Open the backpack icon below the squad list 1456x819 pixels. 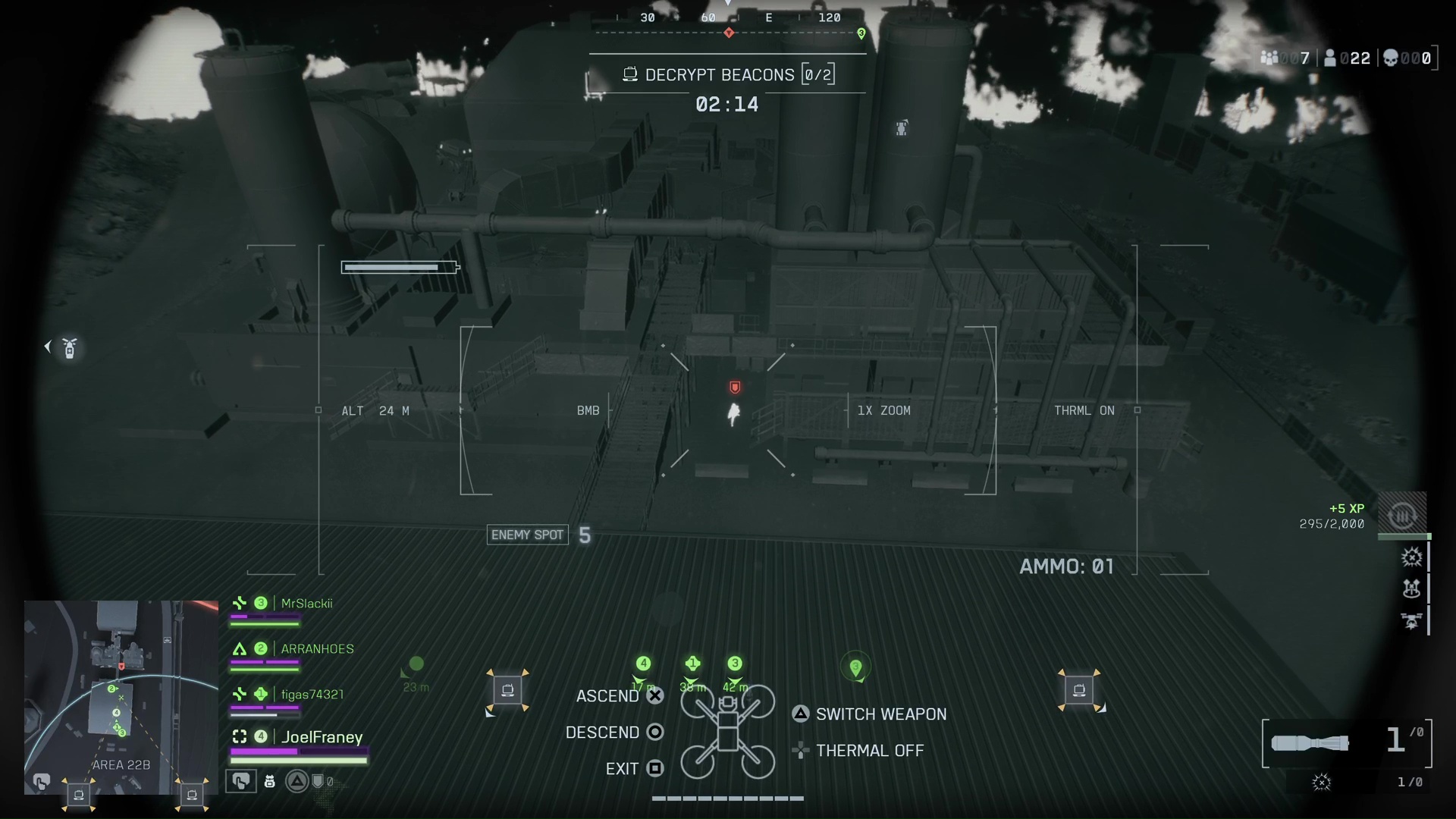[x=269, y=781]
